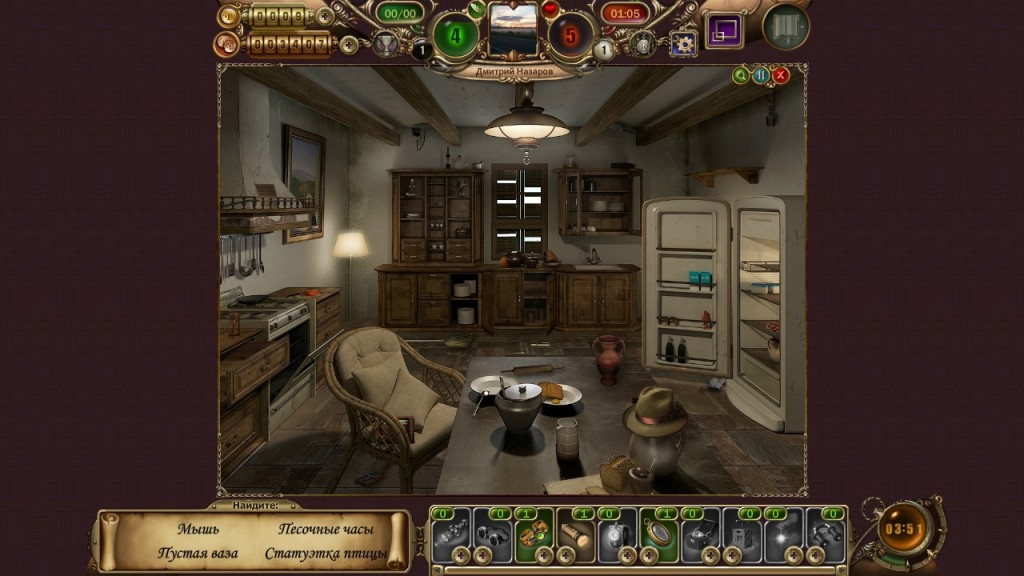This screenshot has height=576, width=1024.
Task: Use the compass hint tool
Action: (659, 535)
